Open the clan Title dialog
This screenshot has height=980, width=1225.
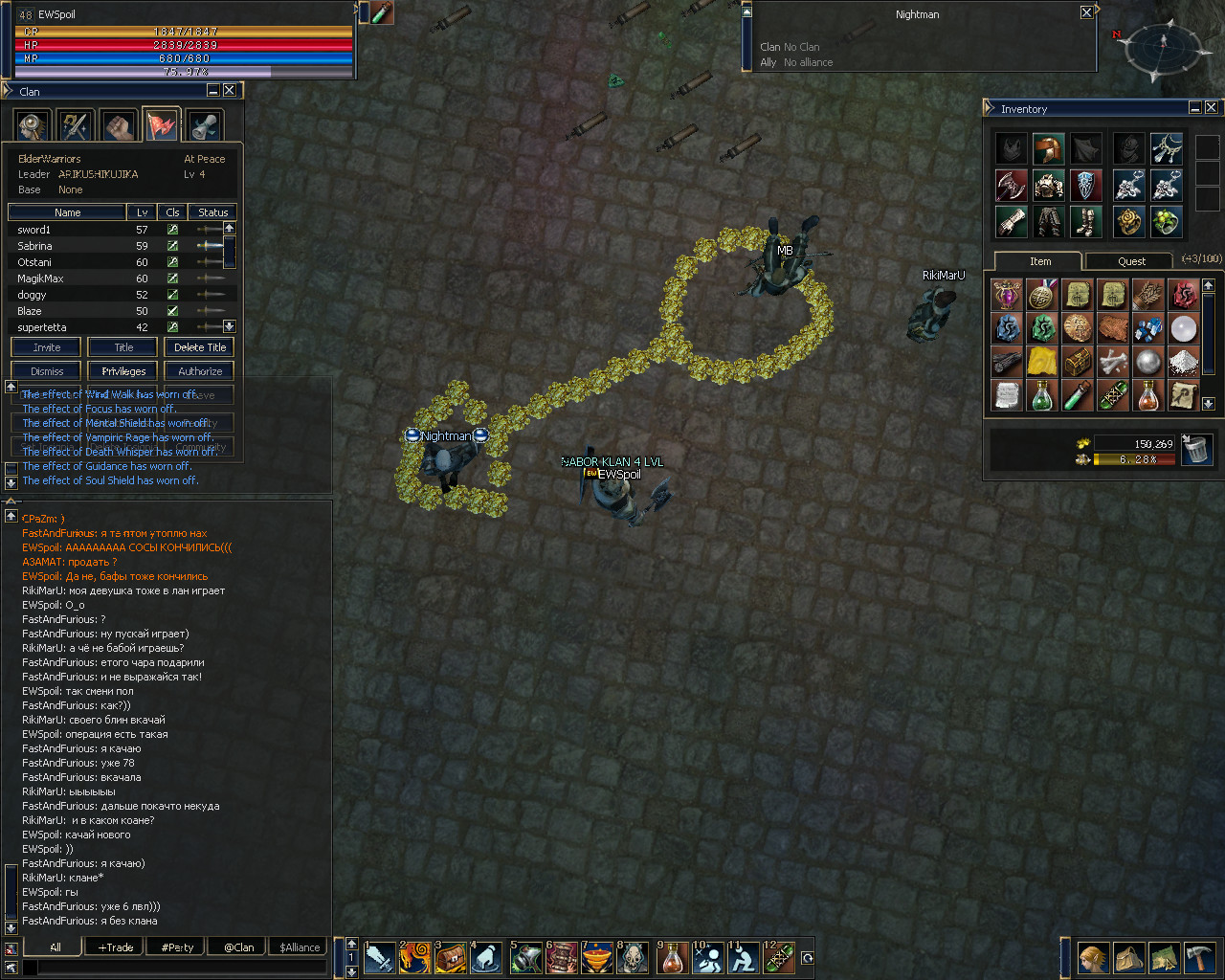tap(123, 347)
